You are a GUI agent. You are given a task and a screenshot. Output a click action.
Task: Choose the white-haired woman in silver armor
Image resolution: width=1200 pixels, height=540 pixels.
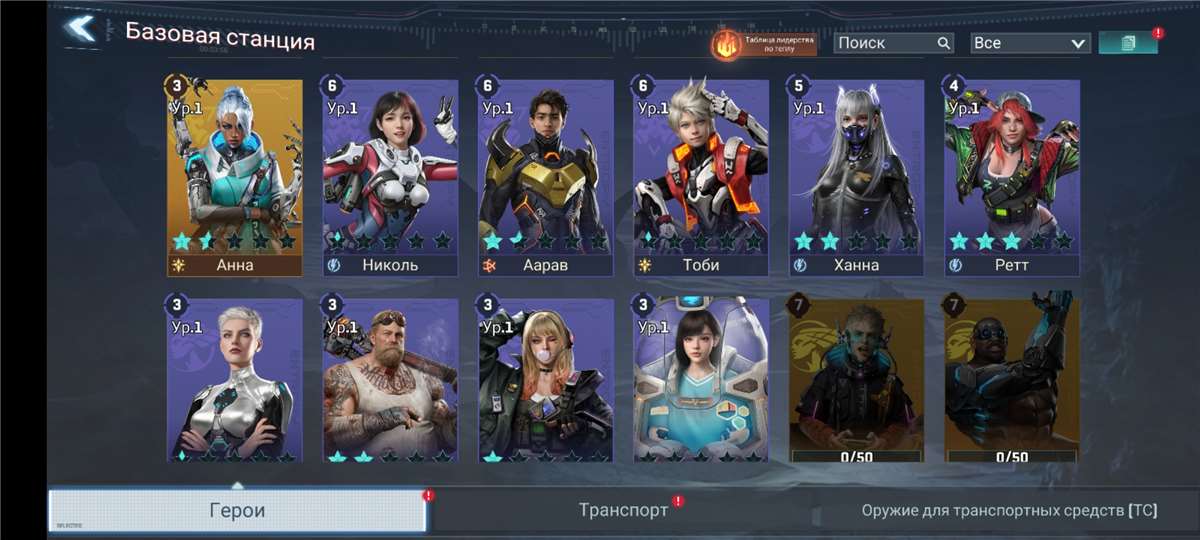(235, 380)
